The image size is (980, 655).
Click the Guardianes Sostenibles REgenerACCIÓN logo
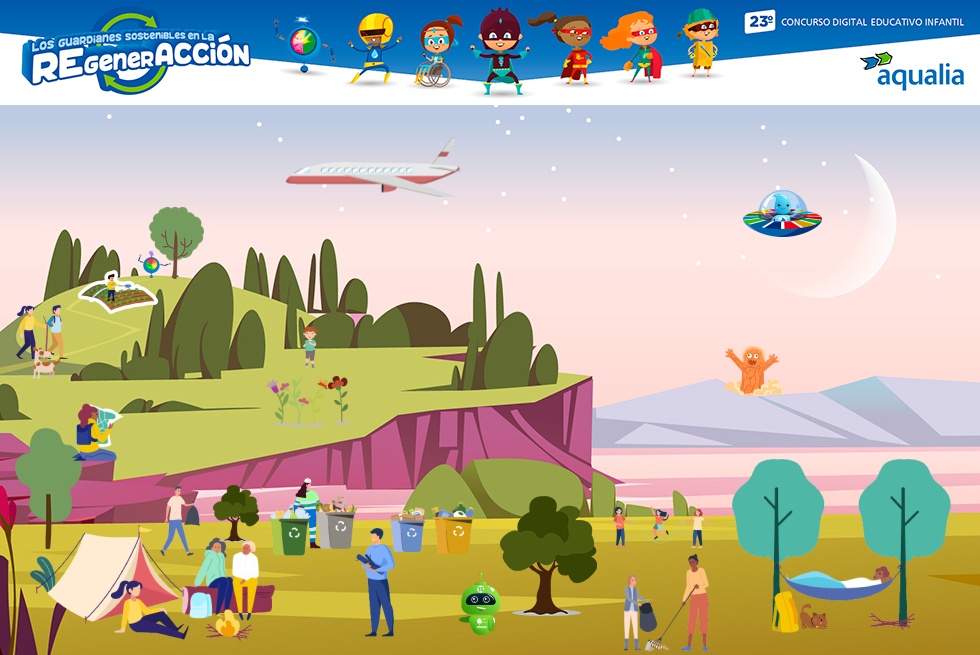pos(135,55)
